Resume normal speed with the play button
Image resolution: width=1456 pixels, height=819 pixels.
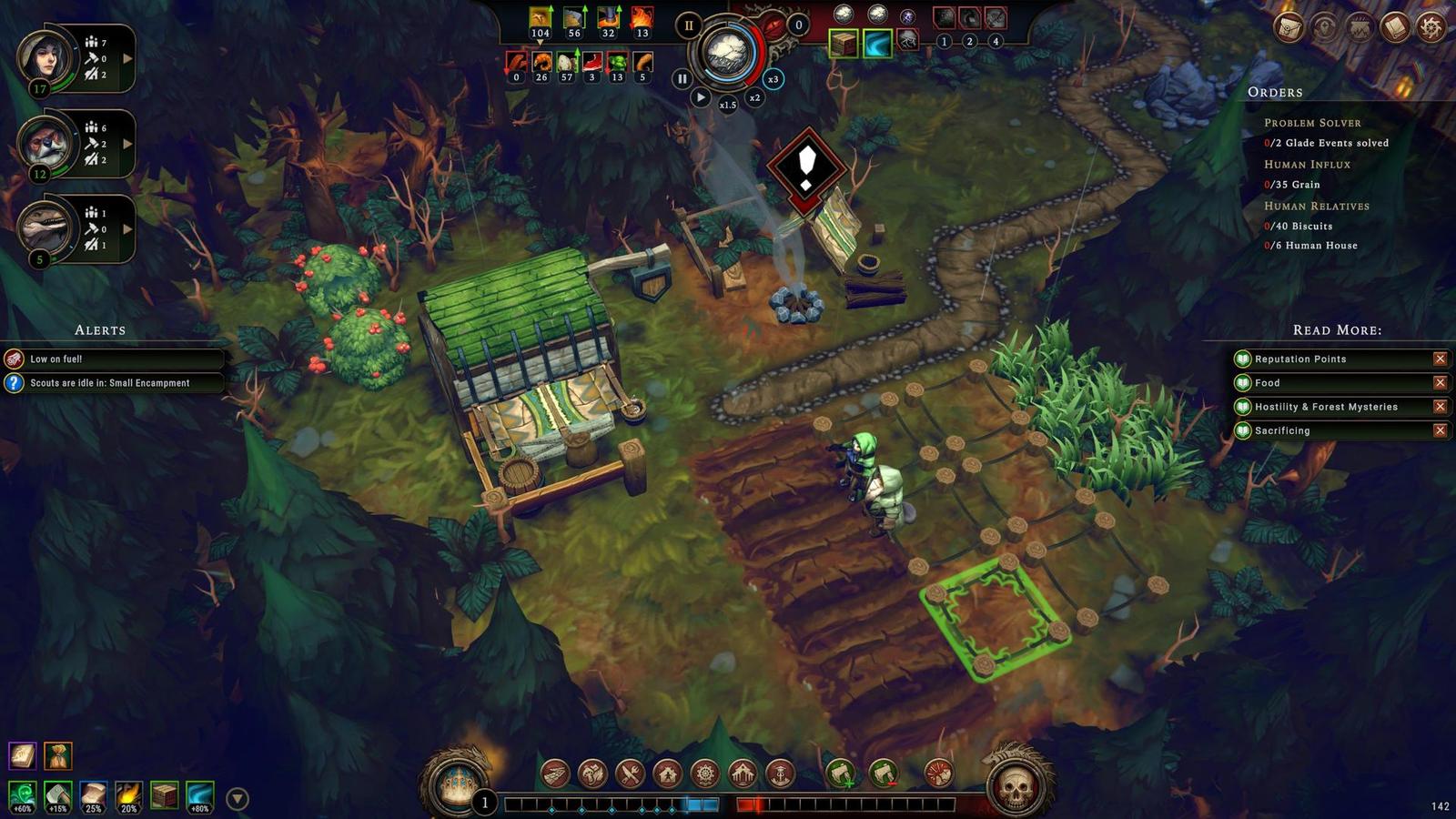[x=700, y=96]
